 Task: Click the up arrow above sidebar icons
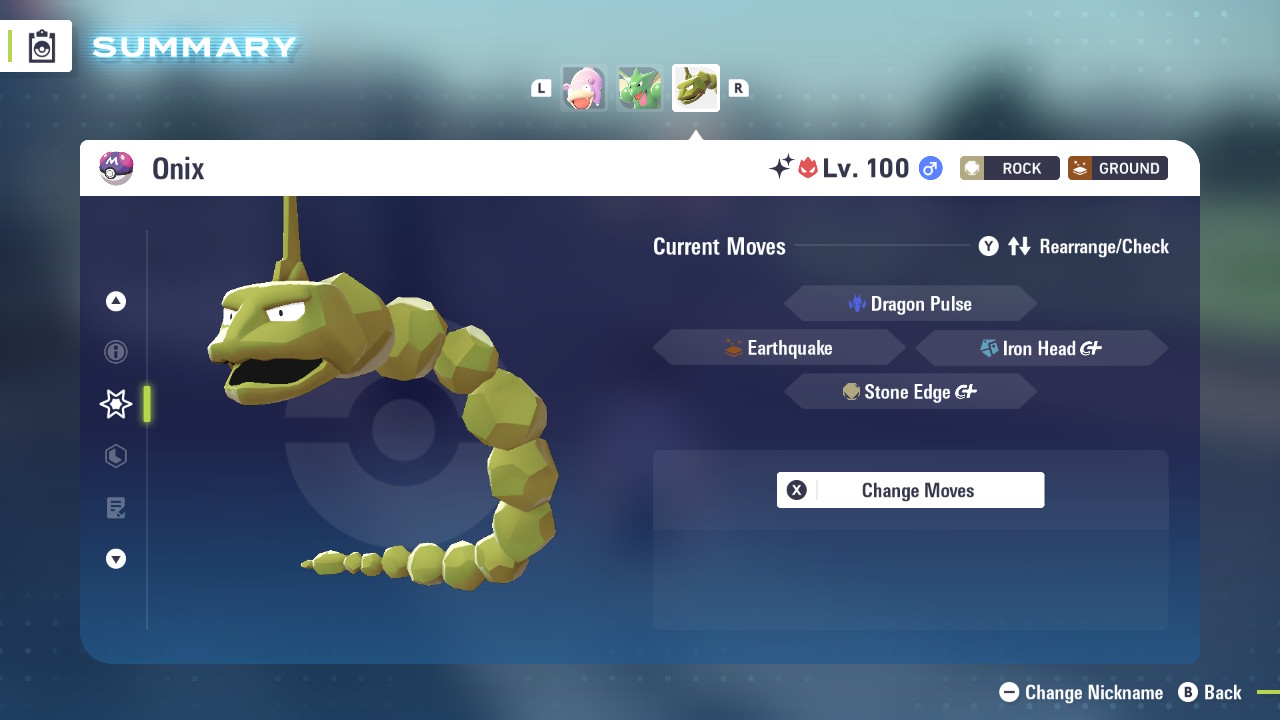pos(116,300)
